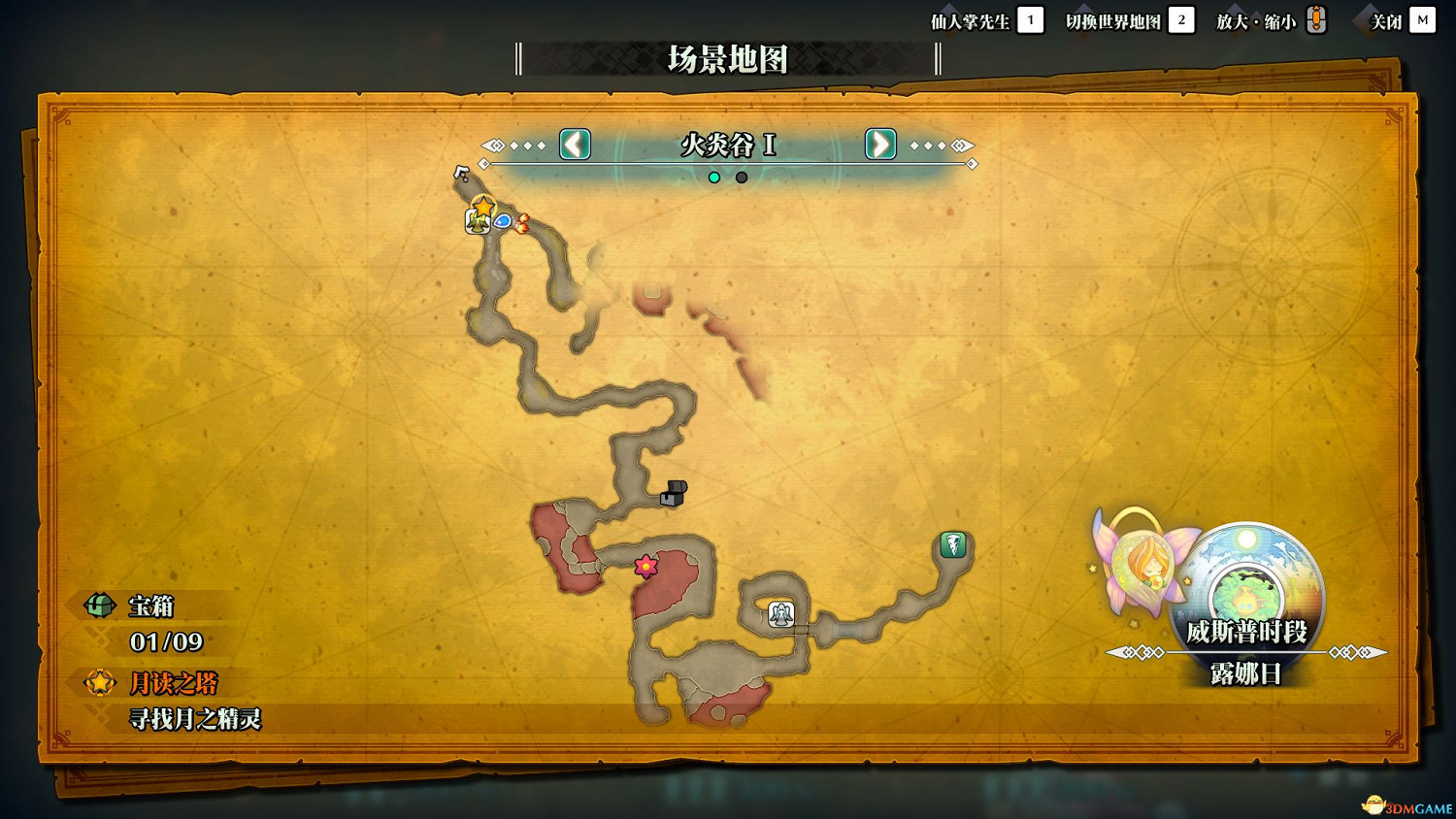Viewport: 1456px width, 819px height.
Task: Select the blue slime enemy icon
Action: (504, 221)
